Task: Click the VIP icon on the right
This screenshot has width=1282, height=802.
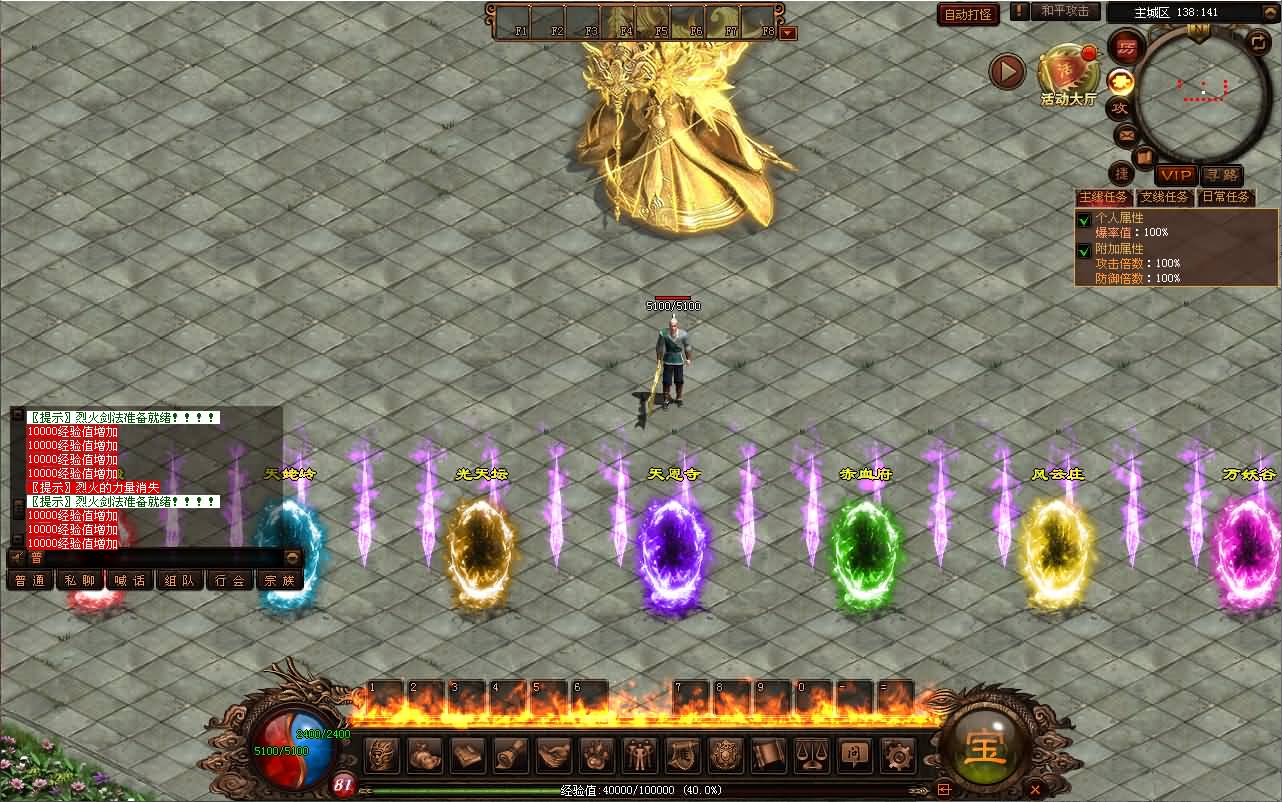Action: pyautogui.click(x=1176, y=175)
